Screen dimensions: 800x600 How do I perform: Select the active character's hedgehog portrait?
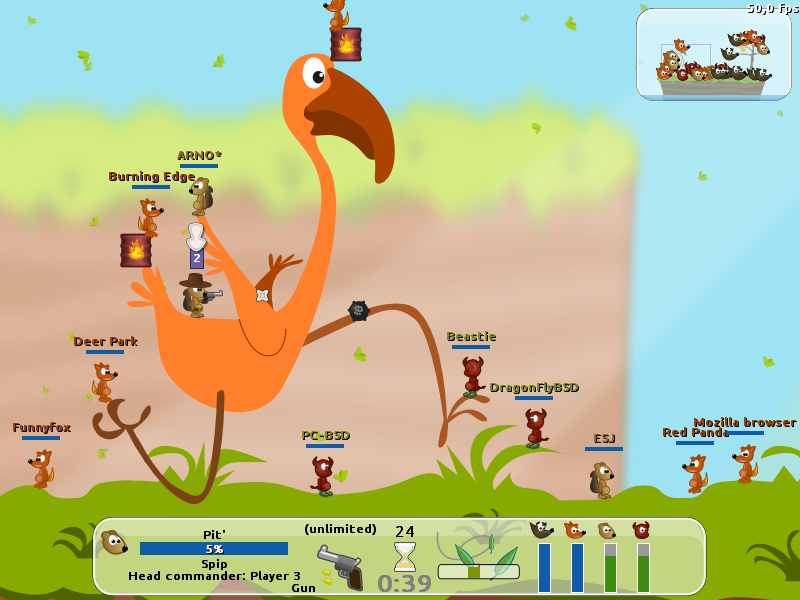[113, 543]
